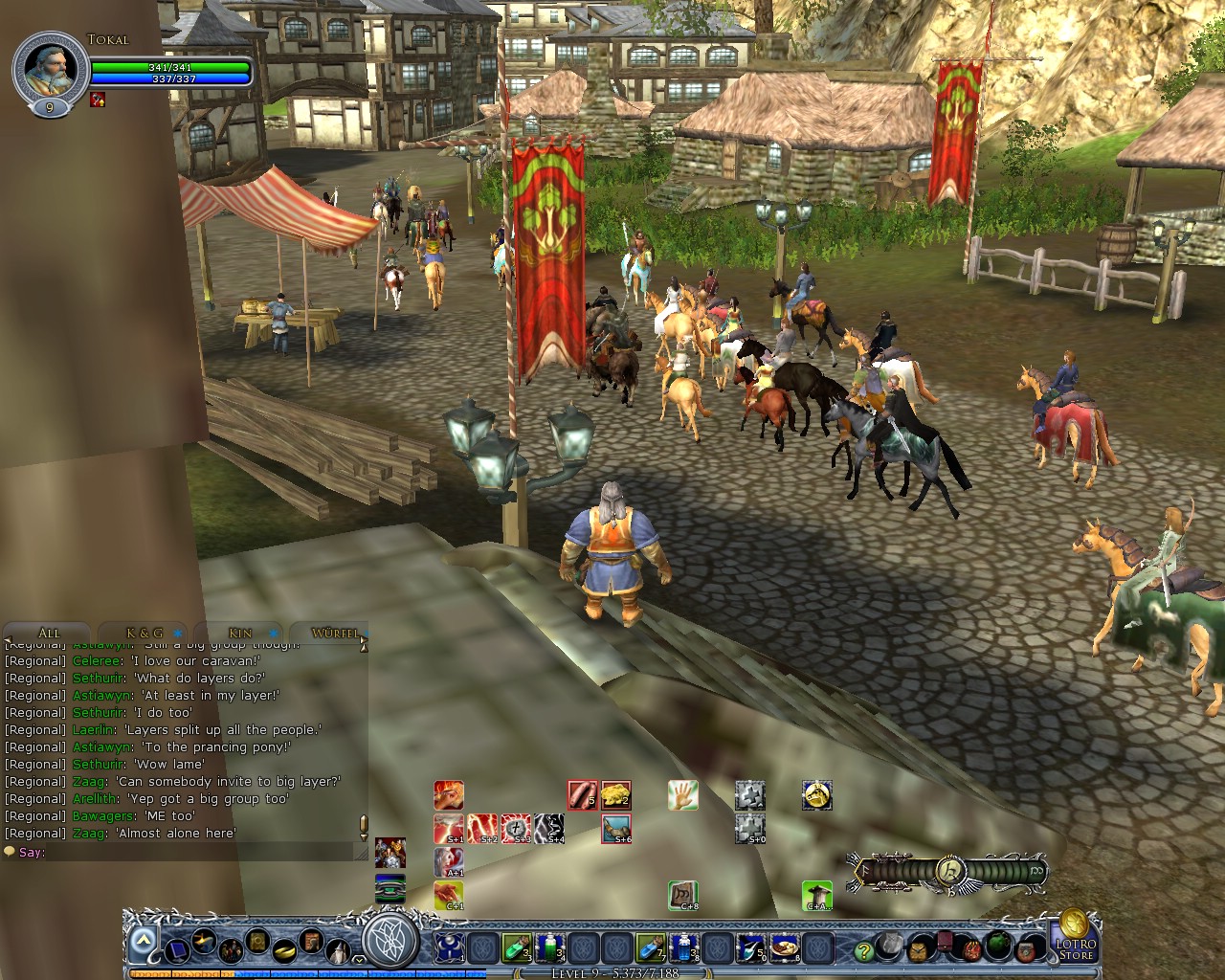Click the One Ring icon on the bottom bar
This screenshot has width=1225, height=980.
point(283,950)
